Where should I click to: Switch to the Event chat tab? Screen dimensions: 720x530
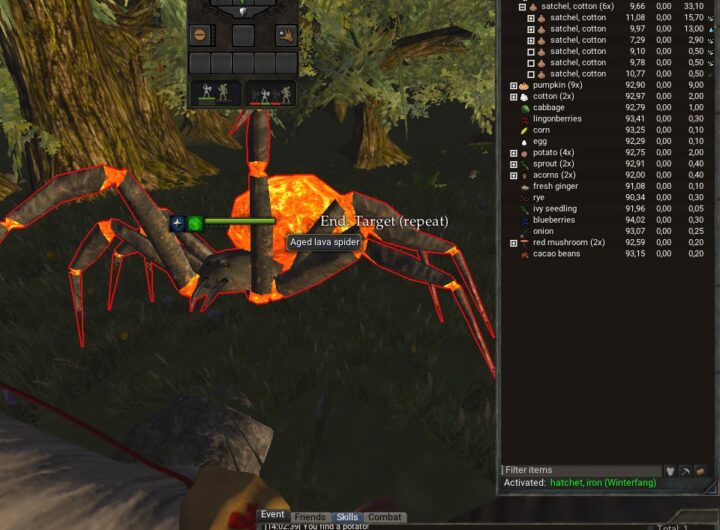pos(273,515)
